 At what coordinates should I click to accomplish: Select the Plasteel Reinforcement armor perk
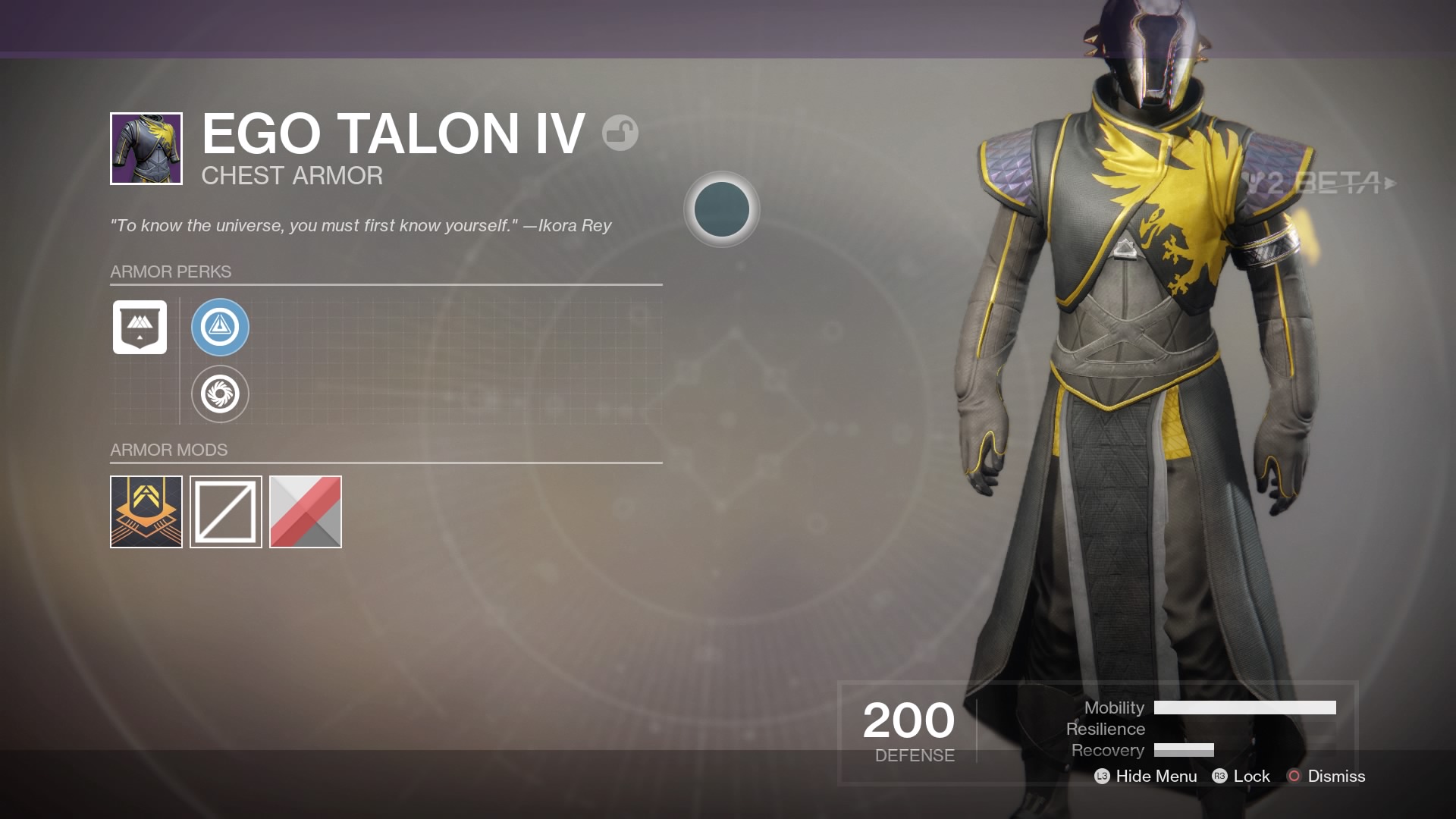(221, 327)
